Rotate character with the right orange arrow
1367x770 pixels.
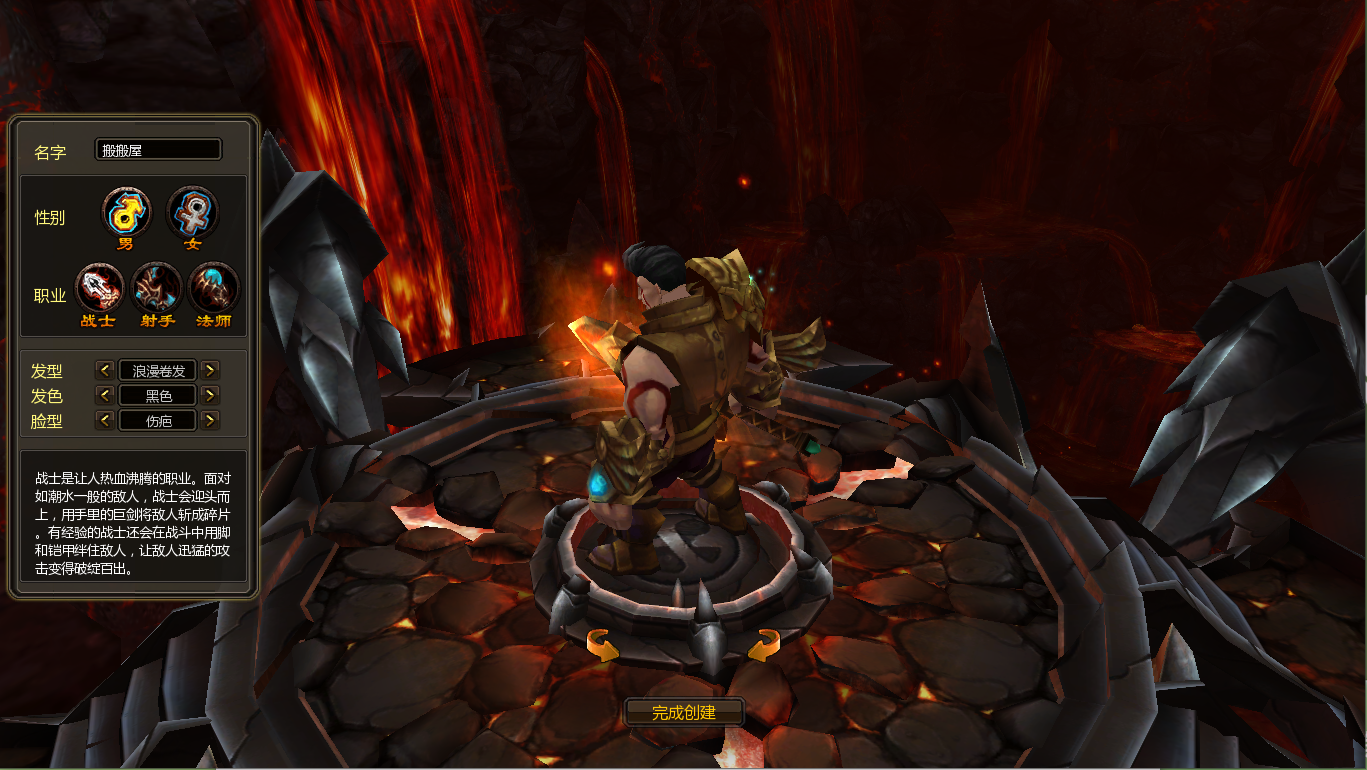(x=763, y=645)
